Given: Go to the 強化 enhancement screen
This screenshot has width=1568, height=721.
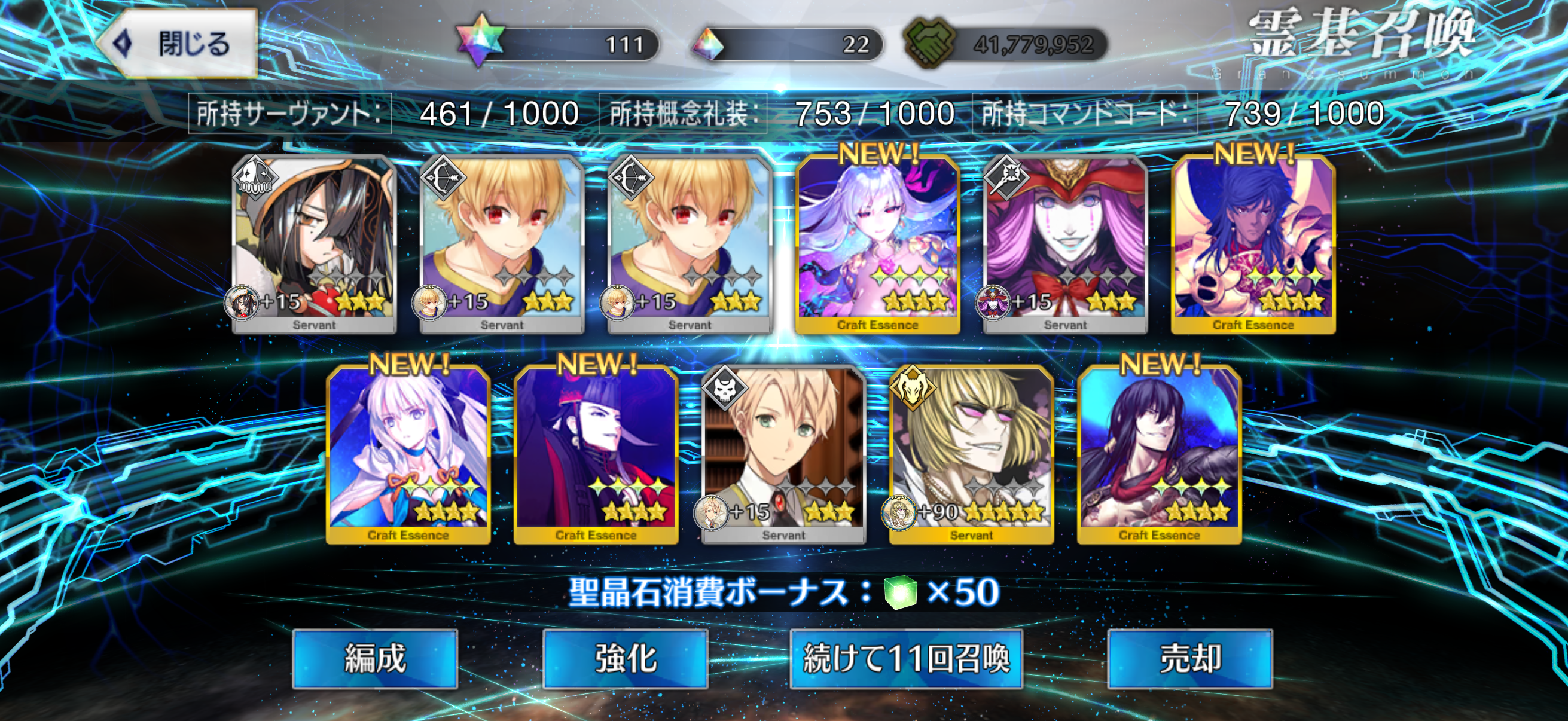Looking at the screenshot, I should (x=625, y=658).
